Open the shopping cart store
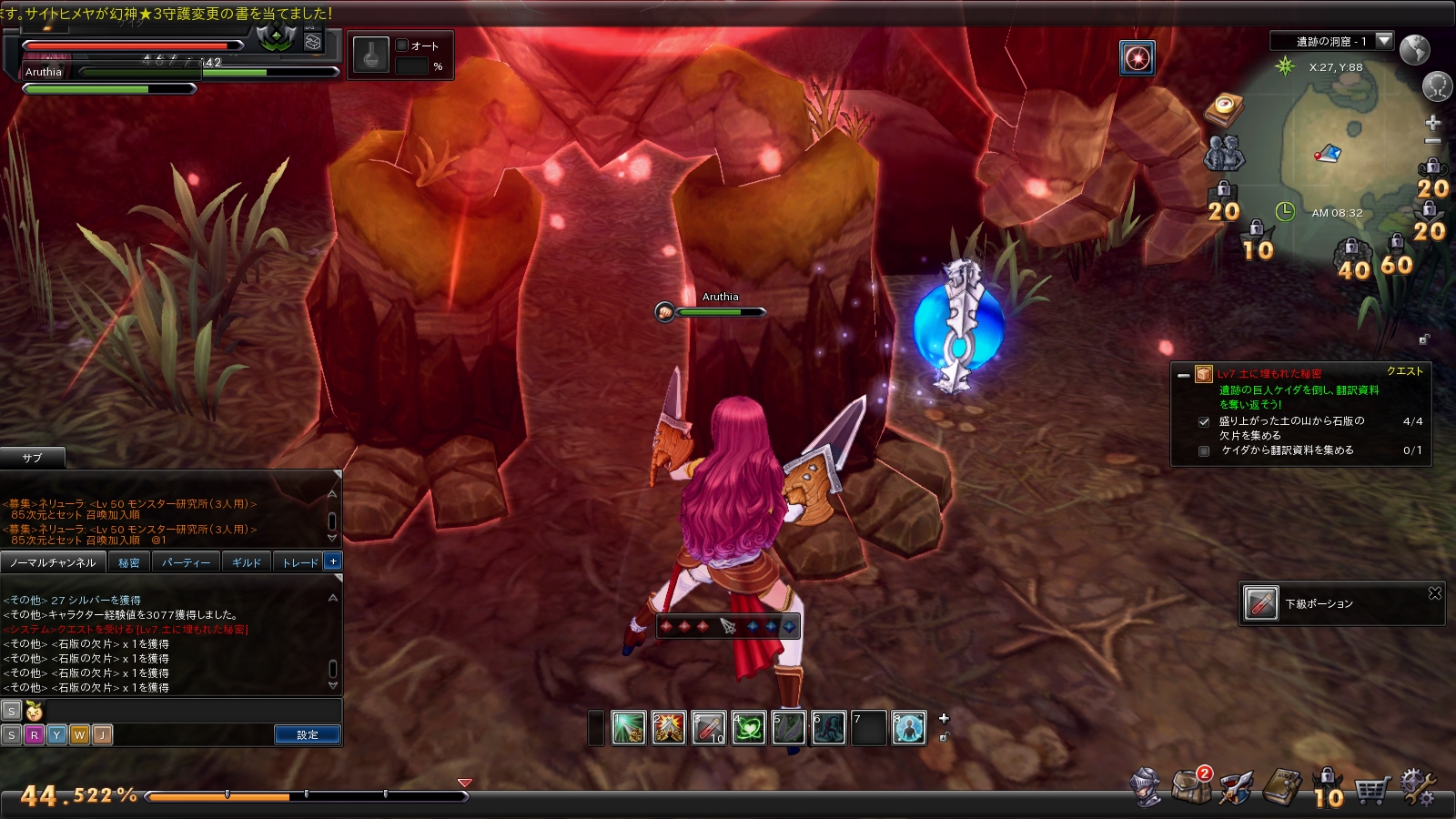Viewport: 1456px width, 819px height. [1371, 789]
